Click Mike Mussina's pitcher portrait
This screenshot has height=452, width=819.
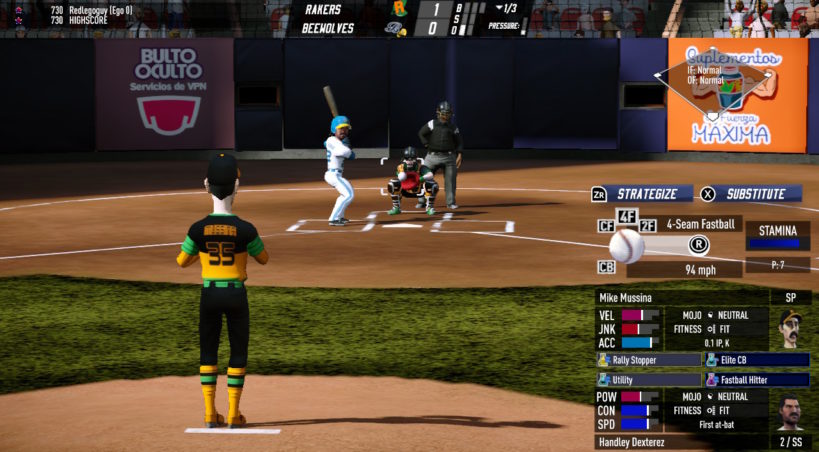click(789, 328)
